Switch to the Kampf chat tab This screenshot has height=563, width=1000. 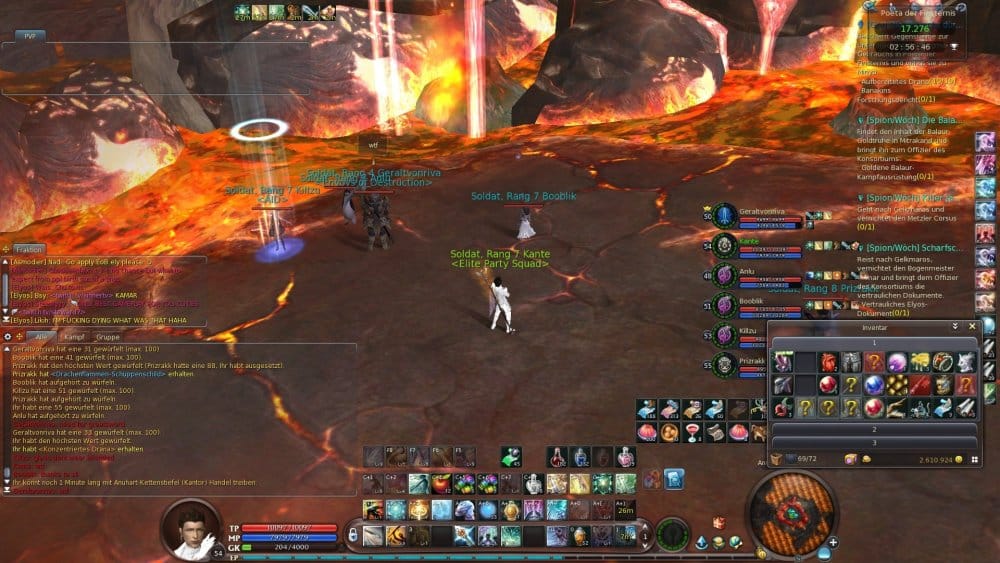73,337
